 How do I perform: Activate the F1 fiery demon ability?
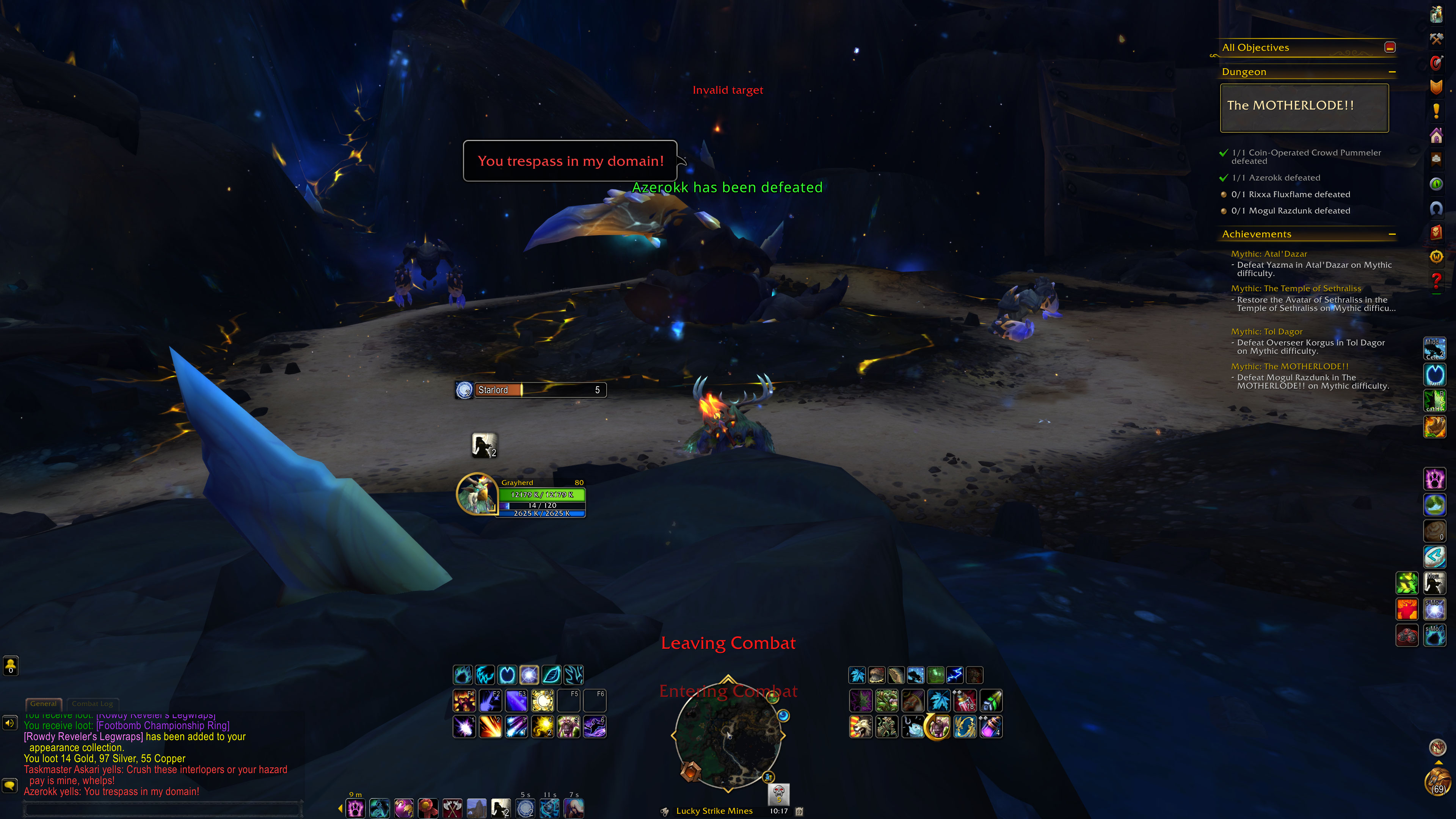(464, 701)
